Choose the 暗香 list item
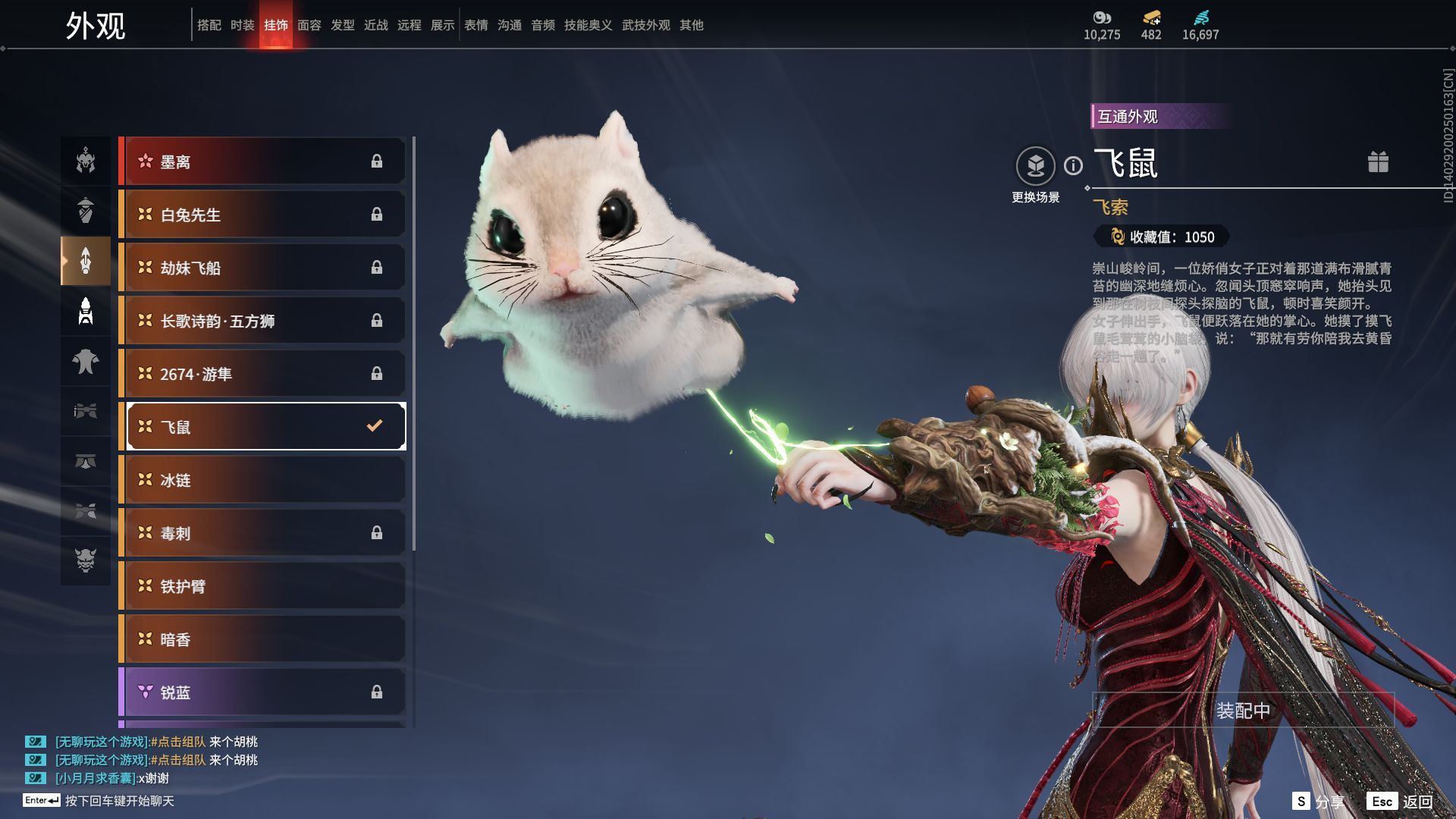The width and height of the screenshot is (1456, 819). [x=262, y=639]
